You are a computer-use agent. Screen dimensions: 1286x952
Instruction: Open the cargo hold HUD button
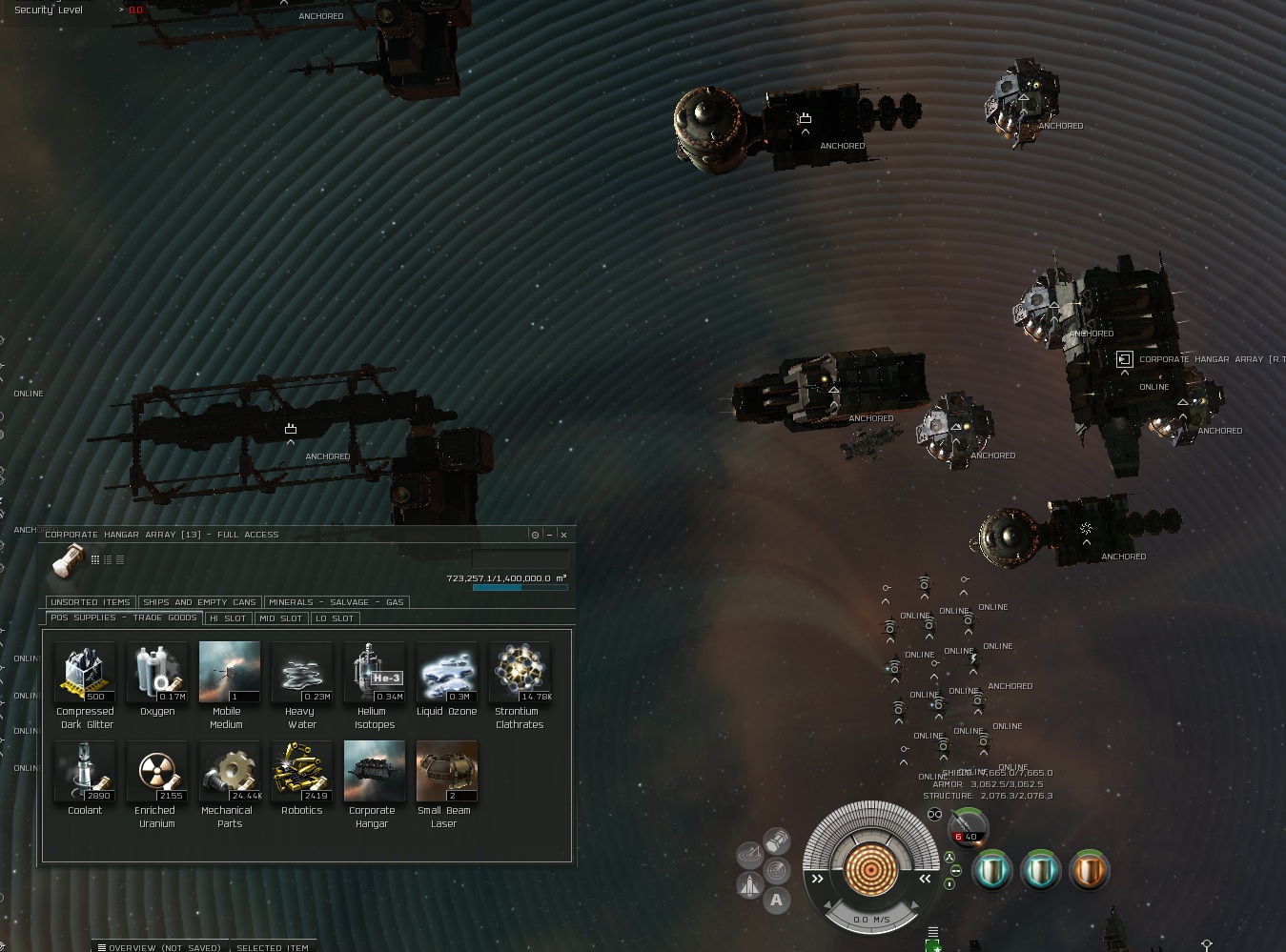click(x=777, y=841)
